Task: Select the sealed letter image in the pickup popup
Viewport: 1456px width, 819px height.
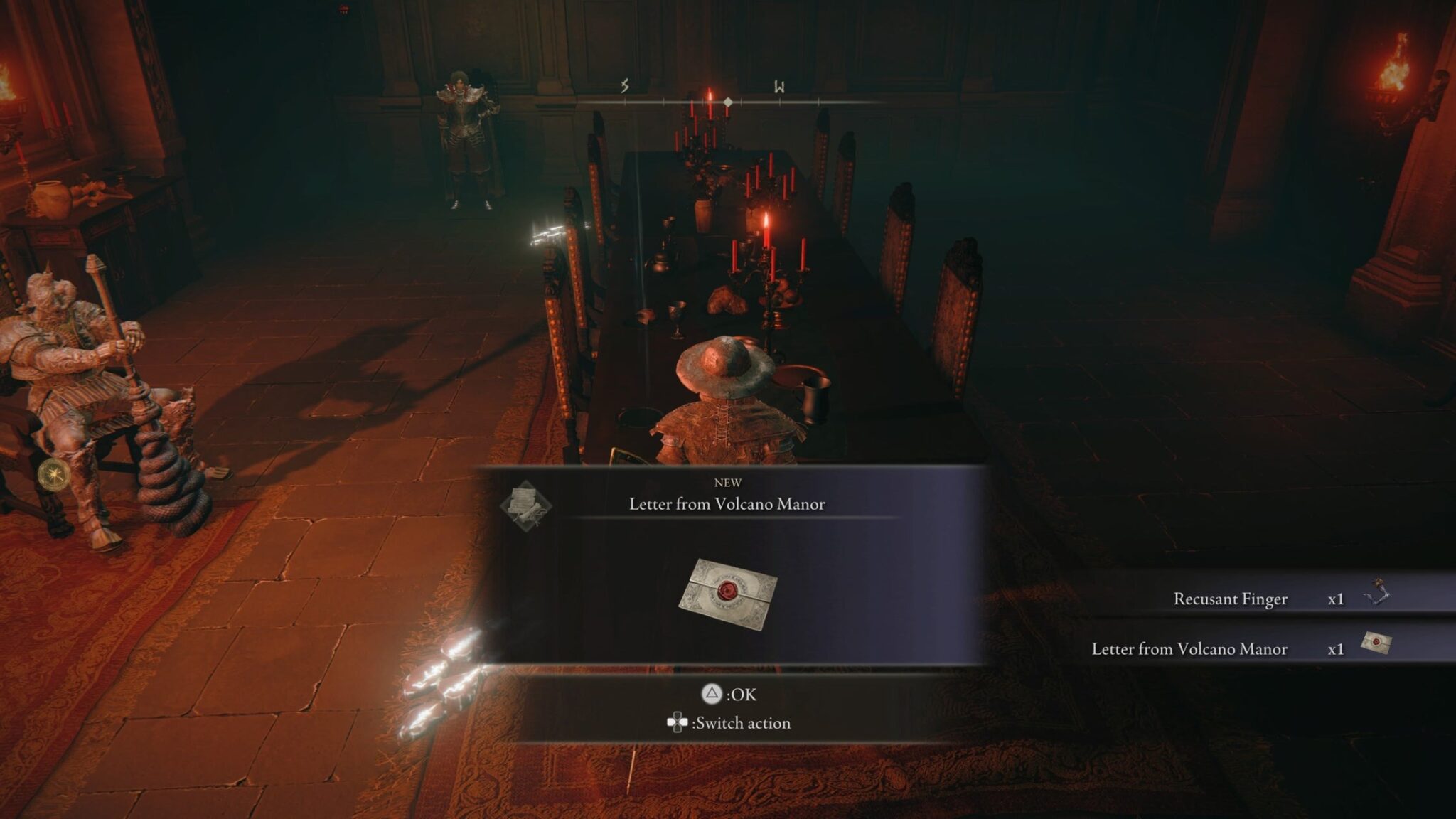Action: 727,593
